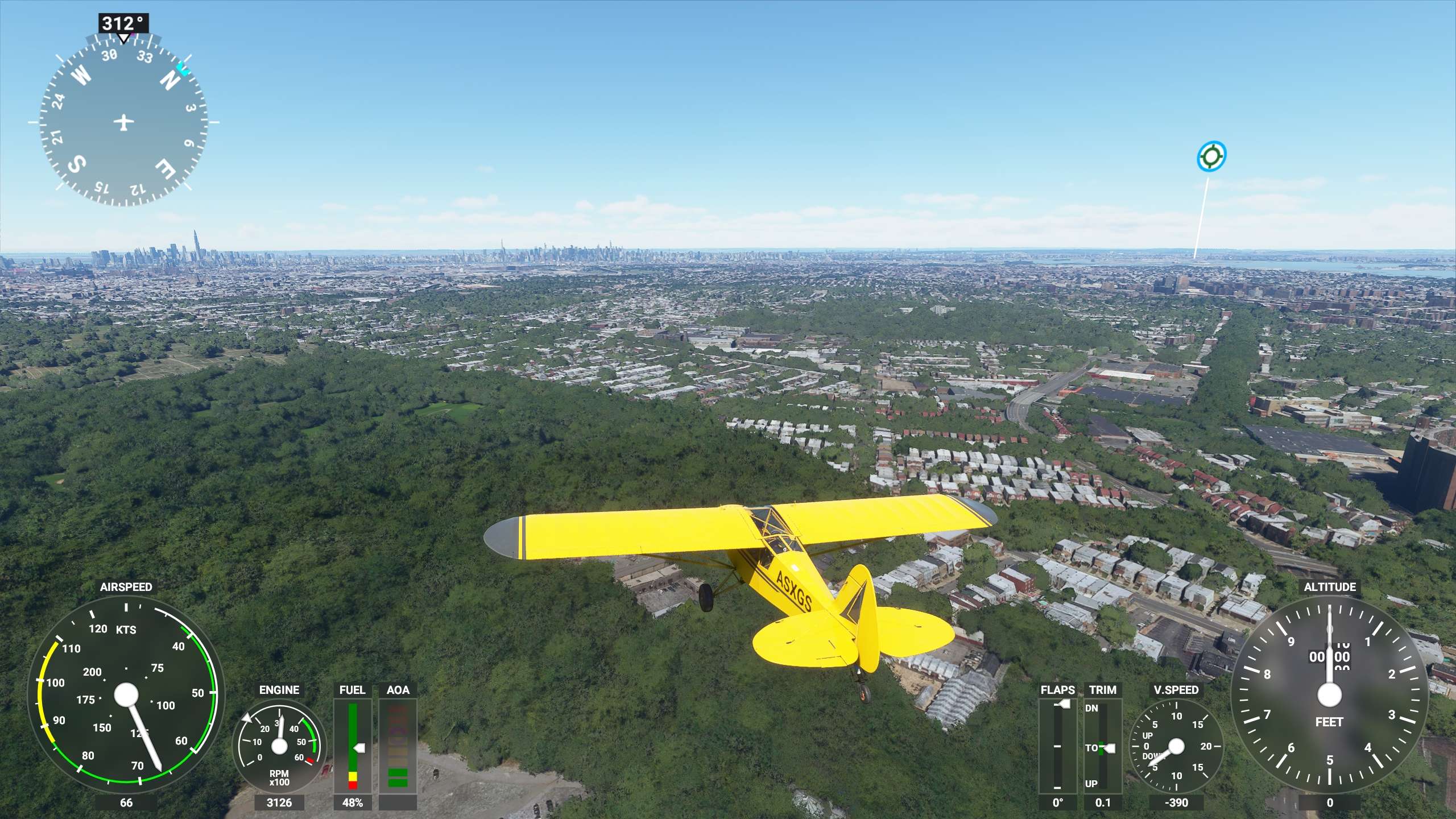Select the AOA angle-of-attack indicator
Image resolution: width=1456 pixels, height=819 pixels.
(399, 745)
